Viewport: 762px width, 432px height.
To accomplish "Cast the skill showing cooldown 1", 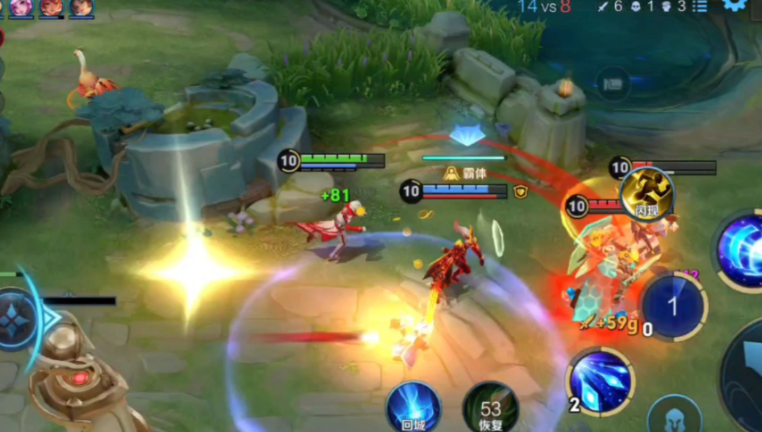I will pos(673,305).
